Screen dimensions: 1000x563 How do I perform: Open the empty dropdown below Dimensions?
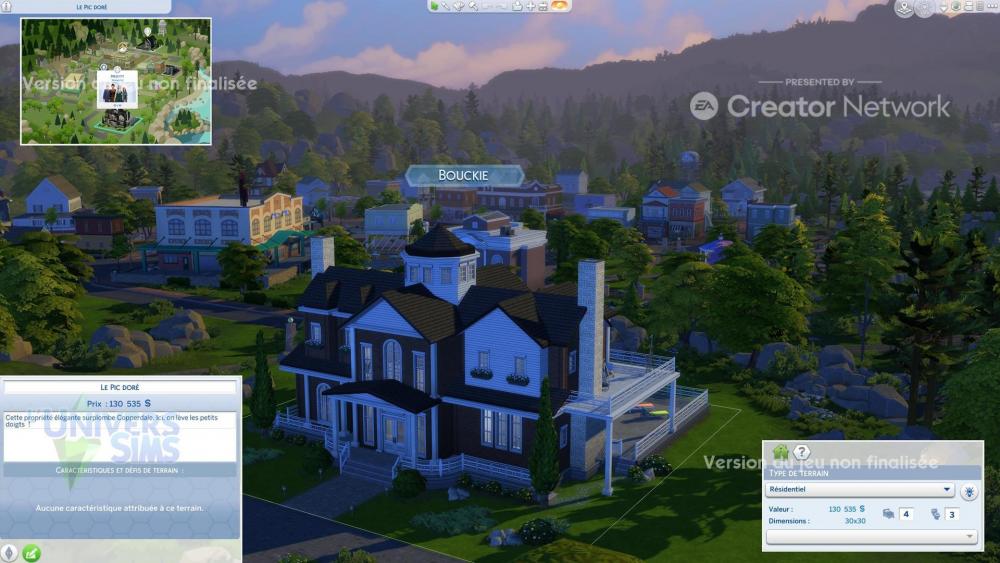(871, 537)
